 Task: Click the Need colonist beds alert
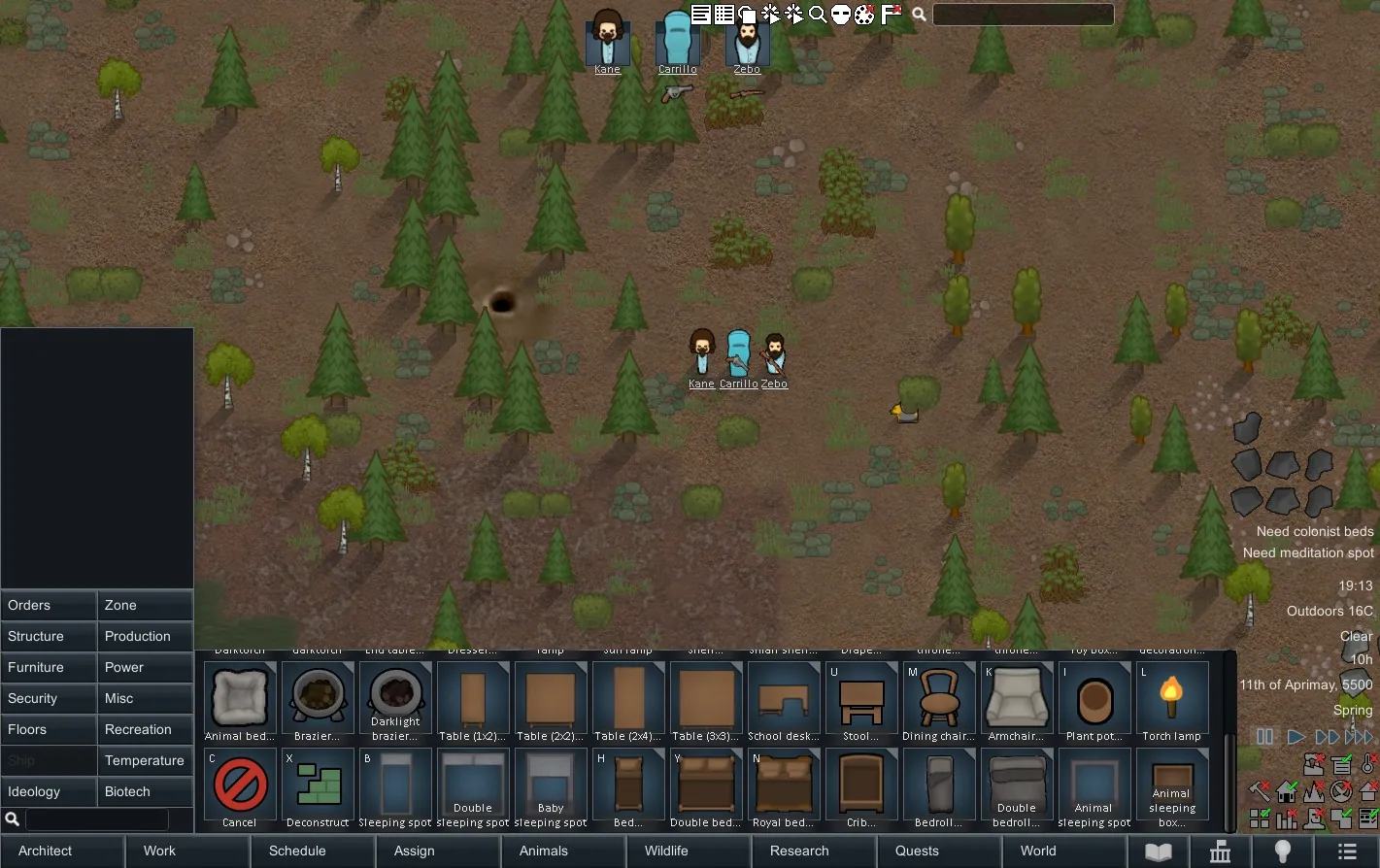click(x=1314, y=531)
